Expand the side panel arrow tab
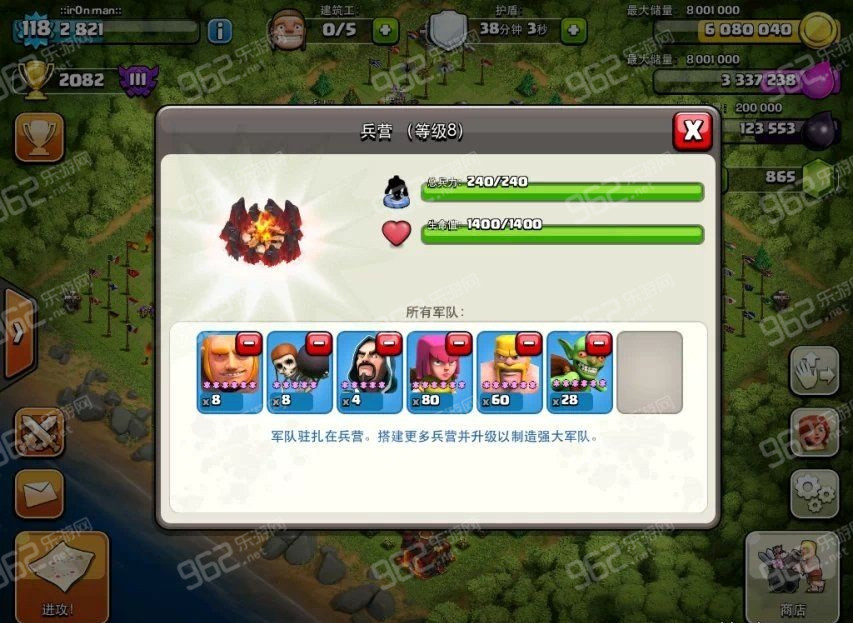 (17, 333)
